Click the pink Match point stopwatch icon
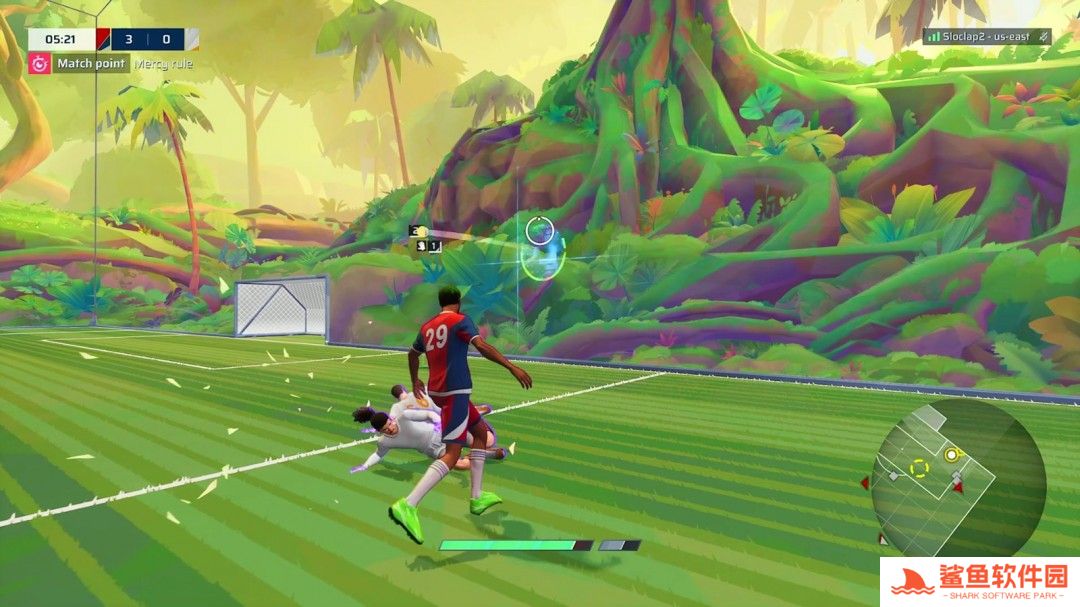This screenshot has height=607, width=1080. (39, 63)
